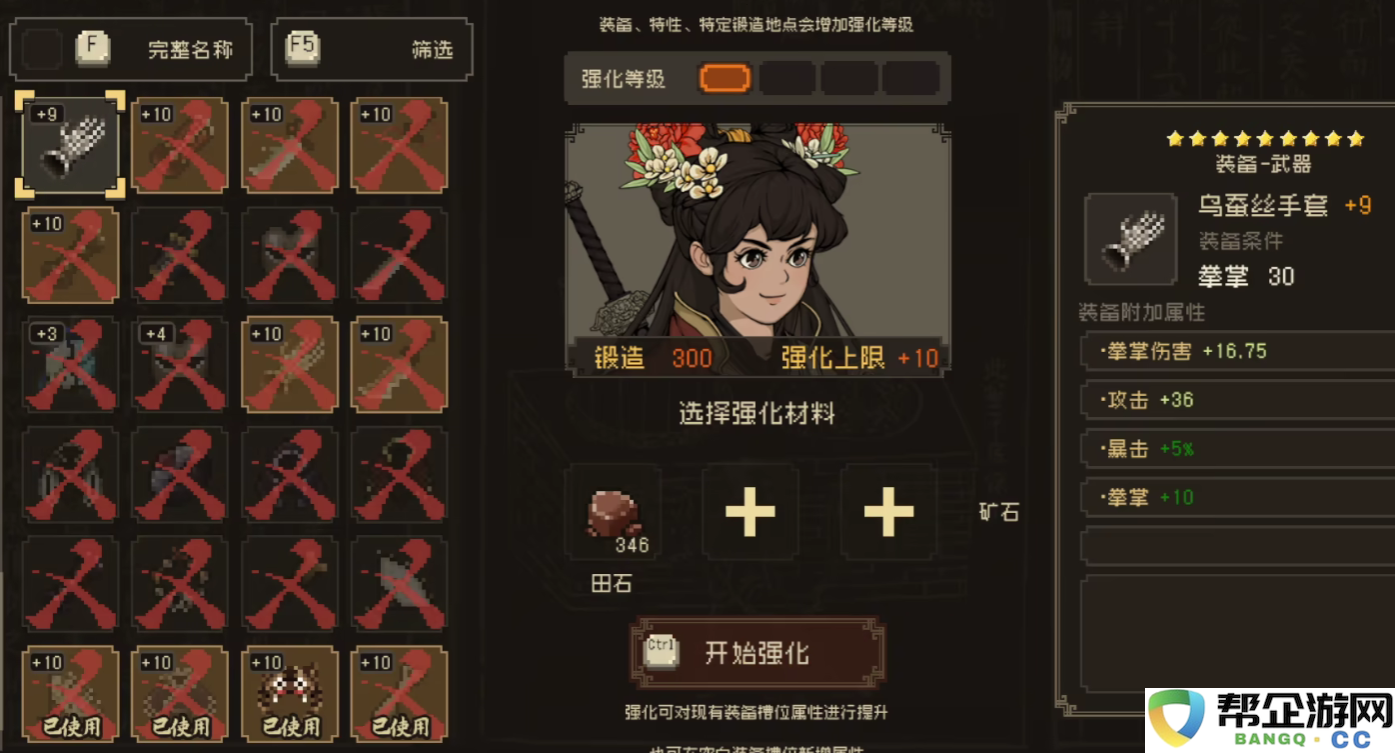Toggle the highlighted first 强化等级 slot
The height and width of the screenshot is (753, 1395).
723,78
